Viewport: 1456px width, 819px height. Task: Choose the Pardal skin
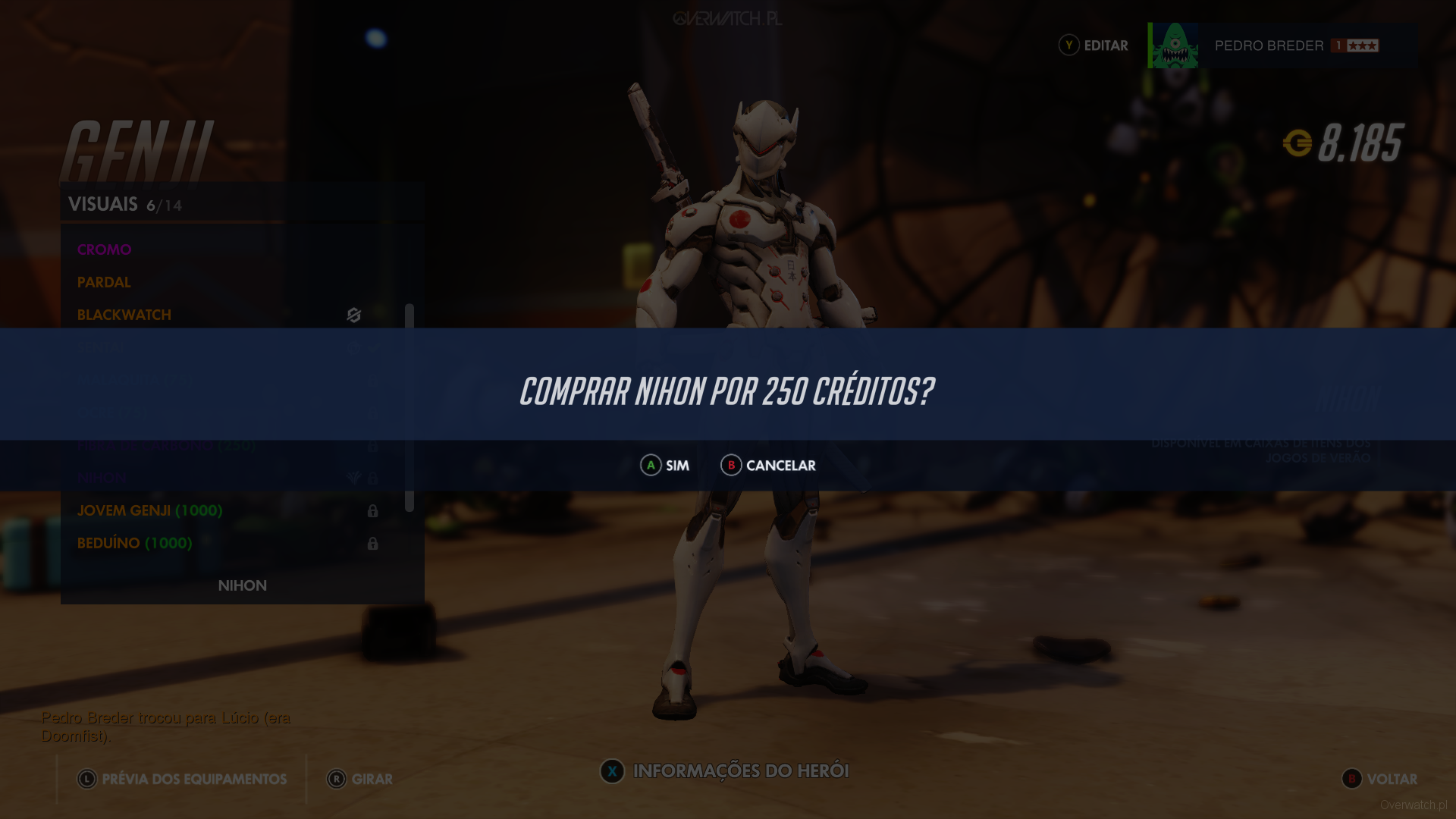point(105,282)
